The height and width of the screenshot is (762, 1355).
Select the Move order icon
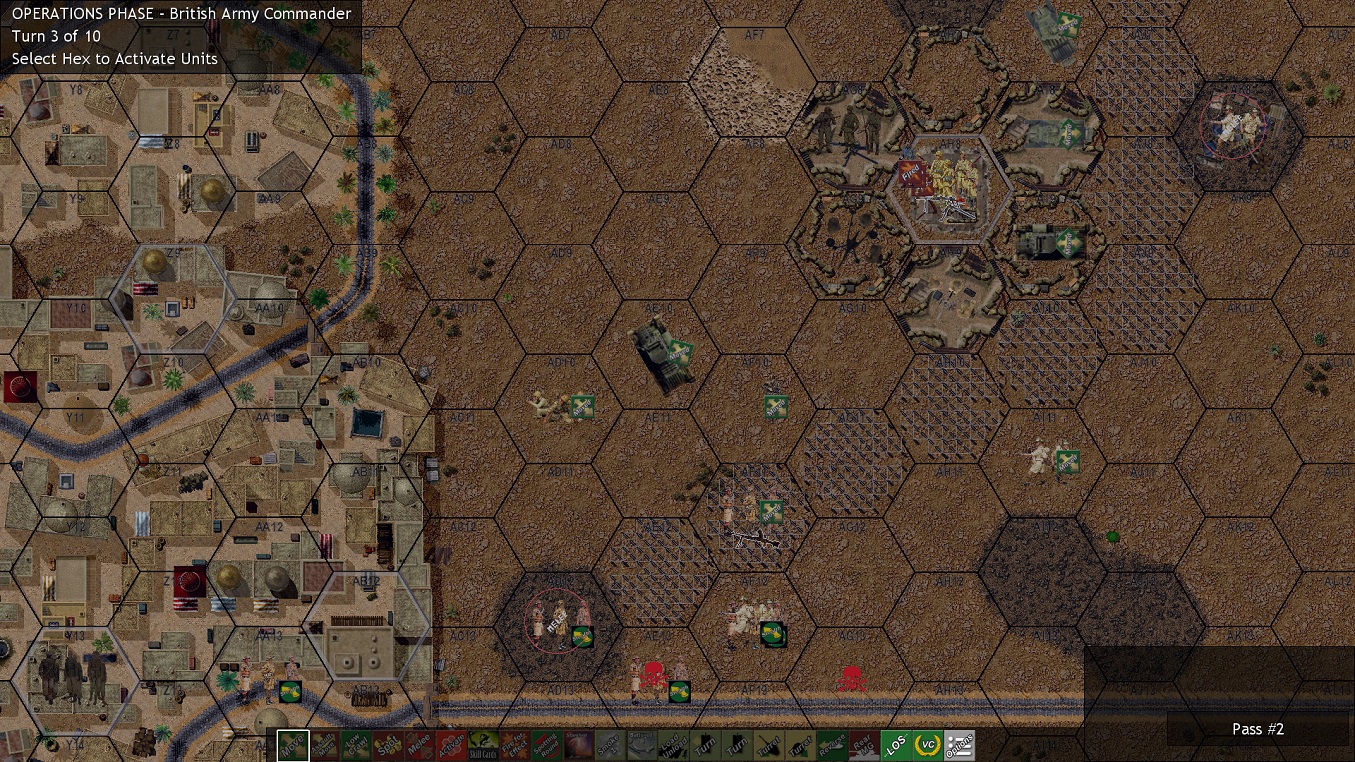(x=295, y=745)
